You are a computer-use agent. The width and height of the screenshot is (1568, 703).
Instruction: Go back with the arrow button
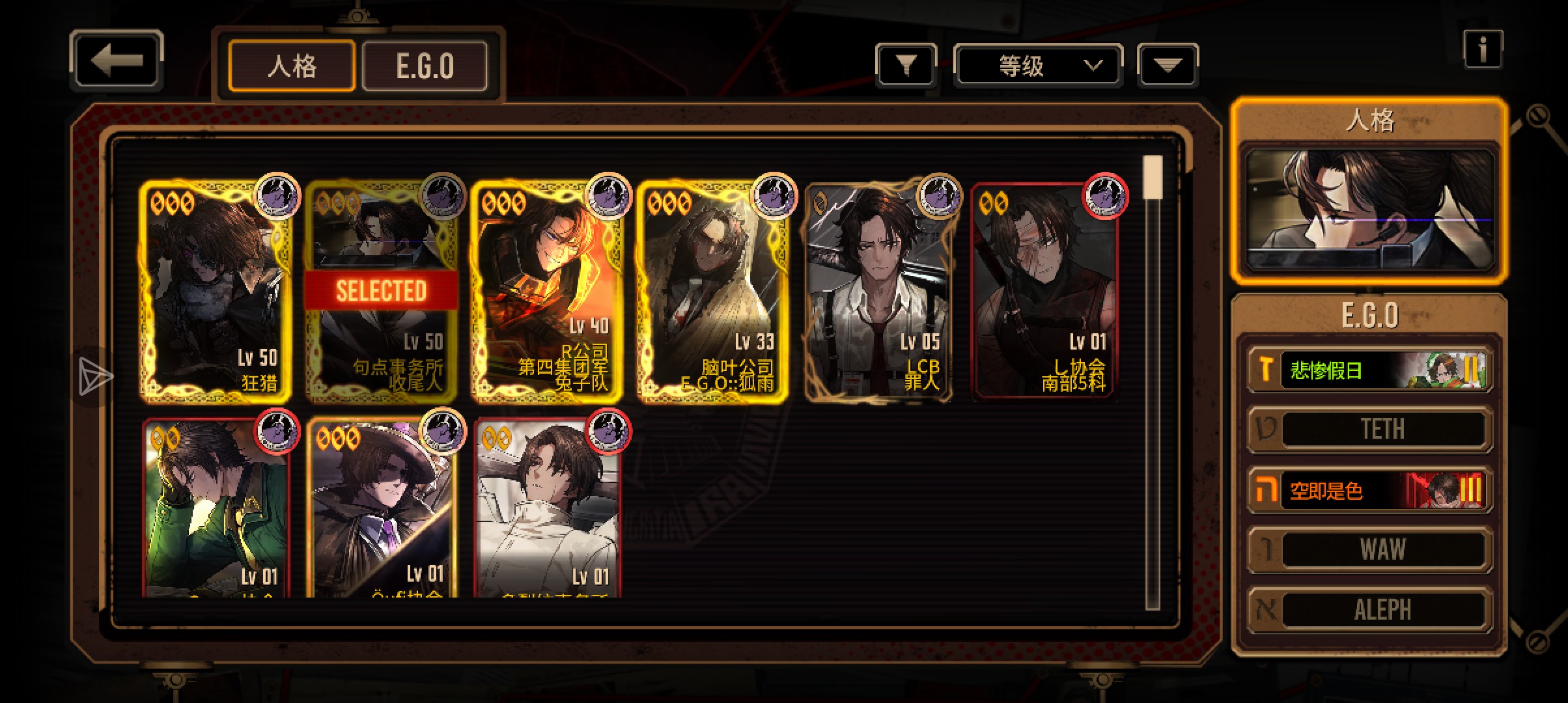(x=117, y=61)
